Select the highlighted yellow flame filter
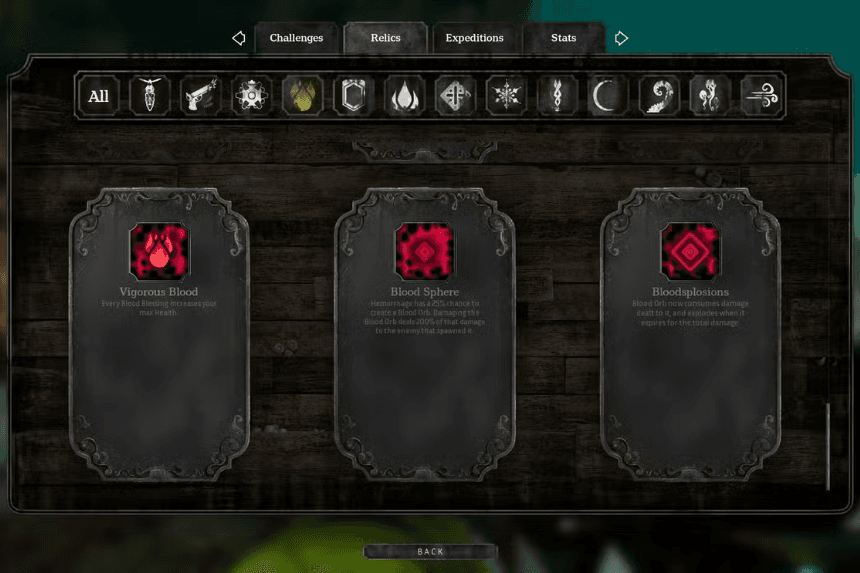This screenshot has width=860, height=573. (x=303, y=96)
